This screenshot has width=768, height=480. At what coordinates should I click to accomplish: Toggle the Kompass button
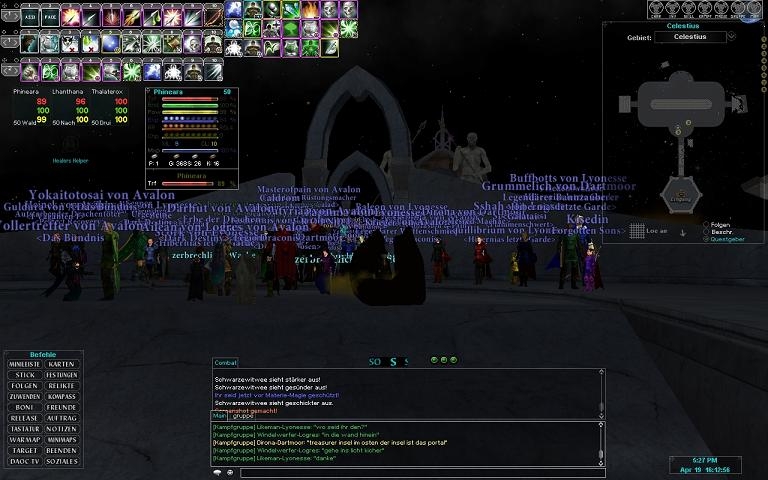point(61,397)
